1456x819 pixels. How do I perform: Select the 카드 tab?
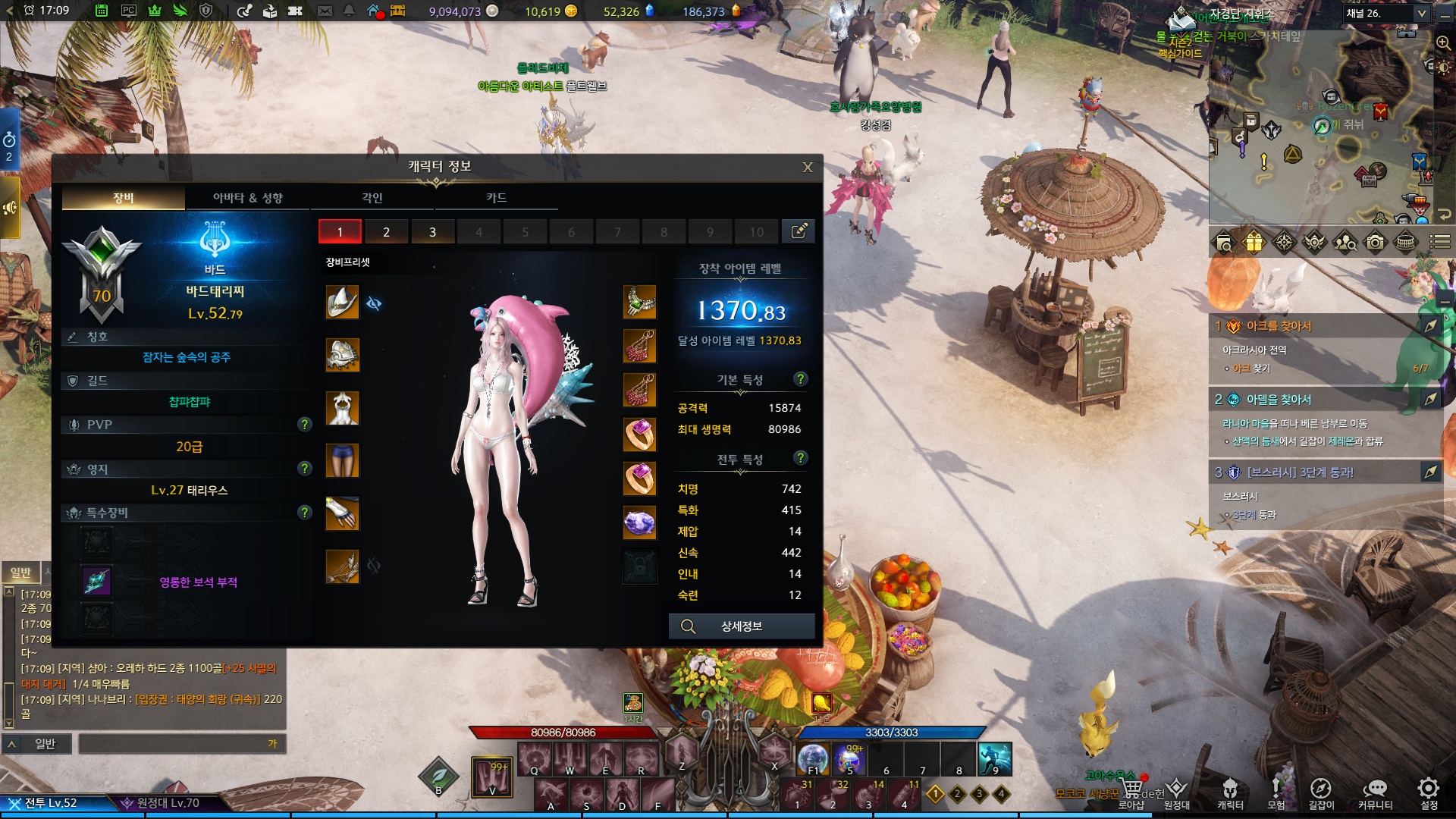point(496,198)
